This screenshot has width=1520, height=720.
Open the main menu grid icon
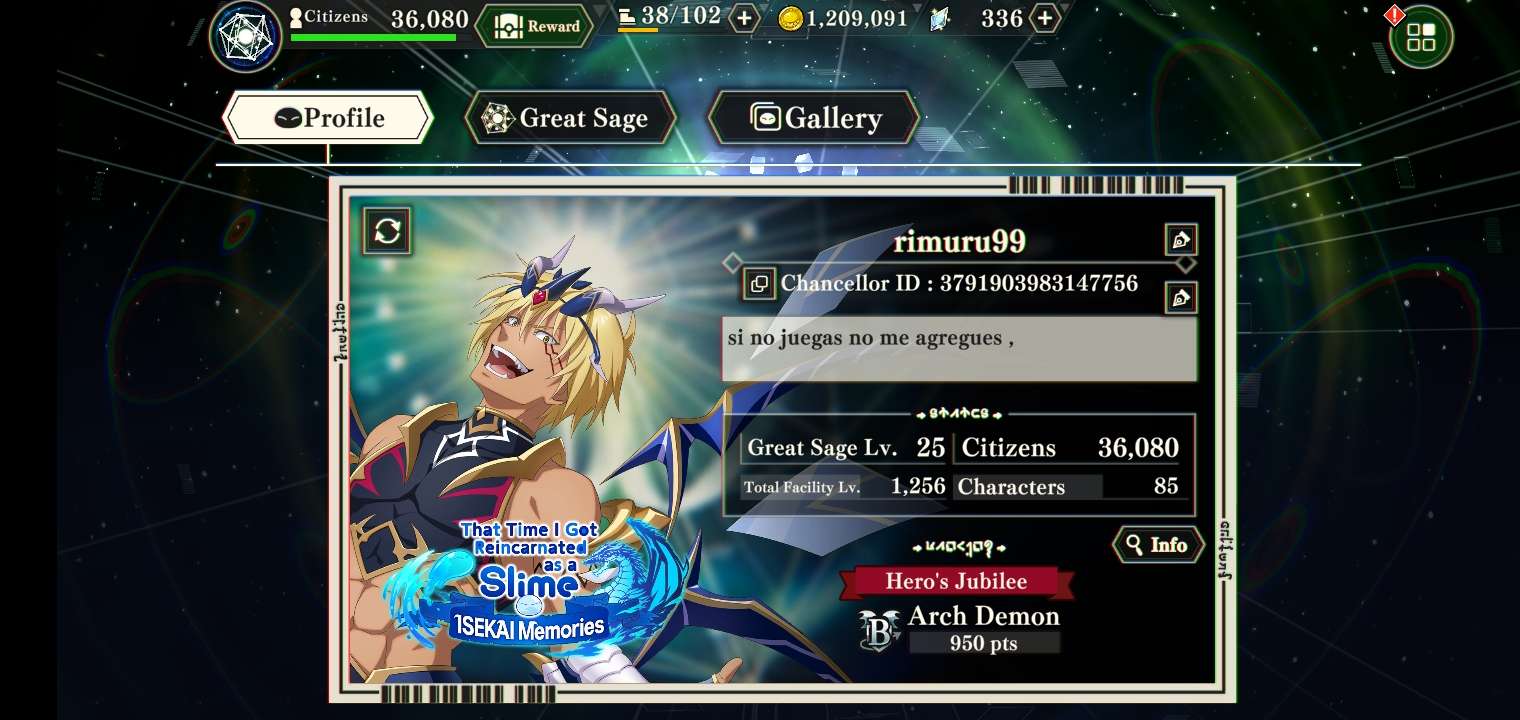1420,37
